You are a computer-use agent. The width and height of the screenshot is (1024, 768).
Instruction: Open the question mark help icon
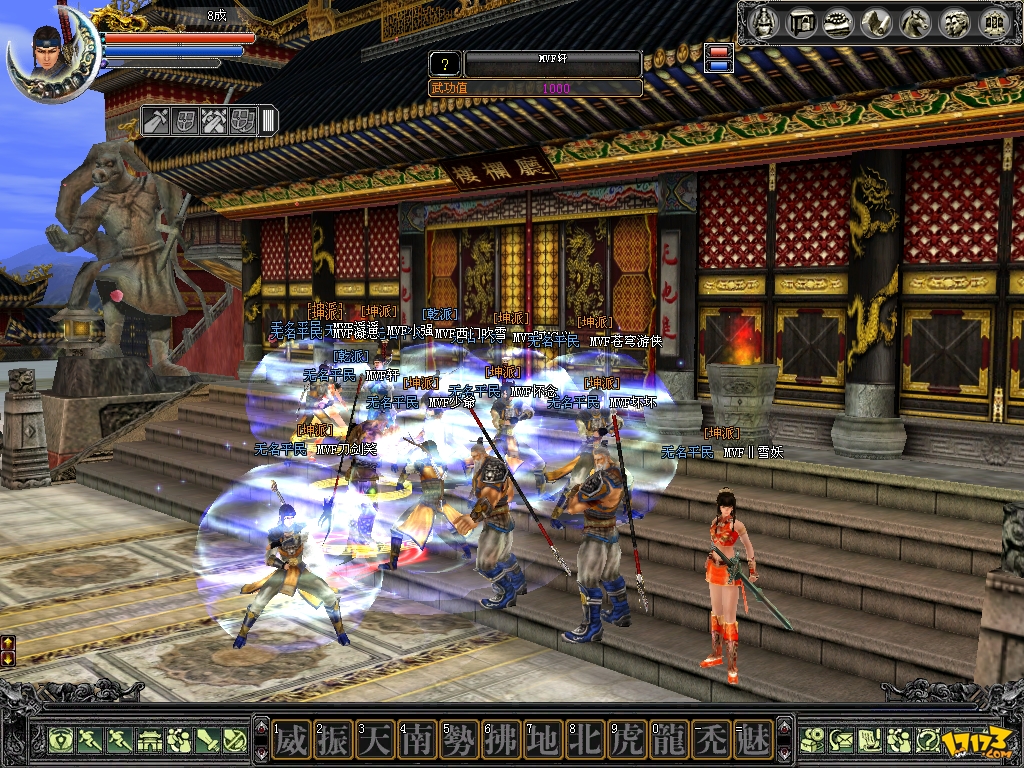[927, 741]
